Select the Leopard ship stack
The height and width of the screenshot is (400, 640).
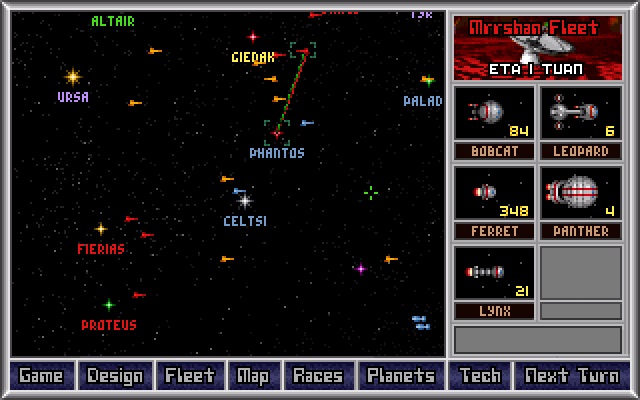[x=580, y=113]
